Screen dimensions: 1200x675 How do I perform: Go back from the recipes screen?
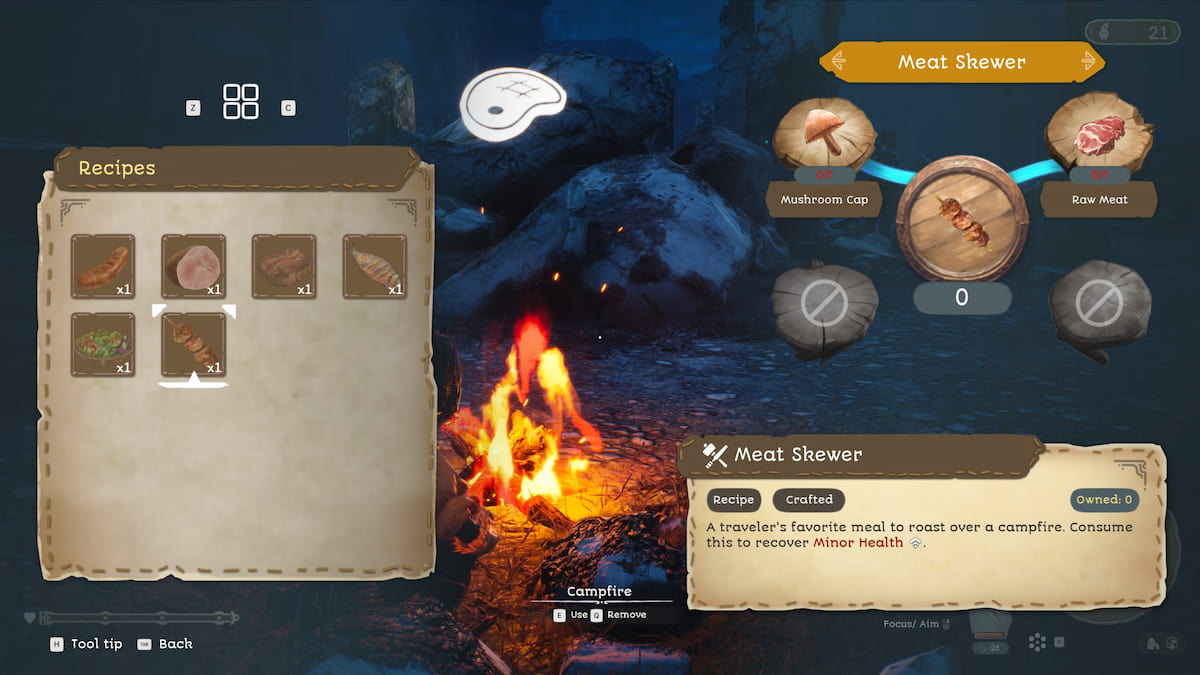165,644
